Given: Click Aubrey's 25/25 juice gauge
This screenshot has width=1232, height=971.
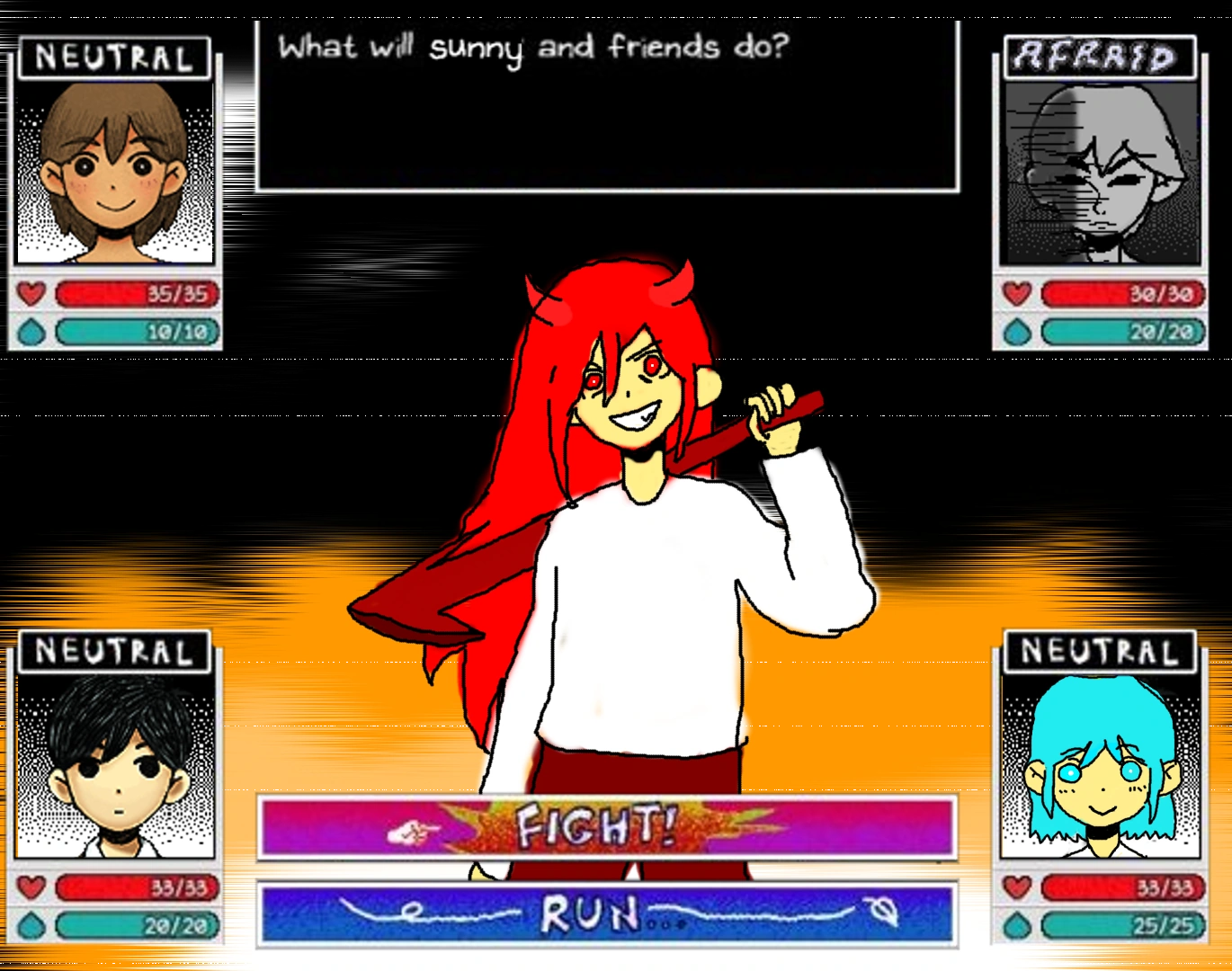Looking at the screenshot, I should tap(1124, 924).
